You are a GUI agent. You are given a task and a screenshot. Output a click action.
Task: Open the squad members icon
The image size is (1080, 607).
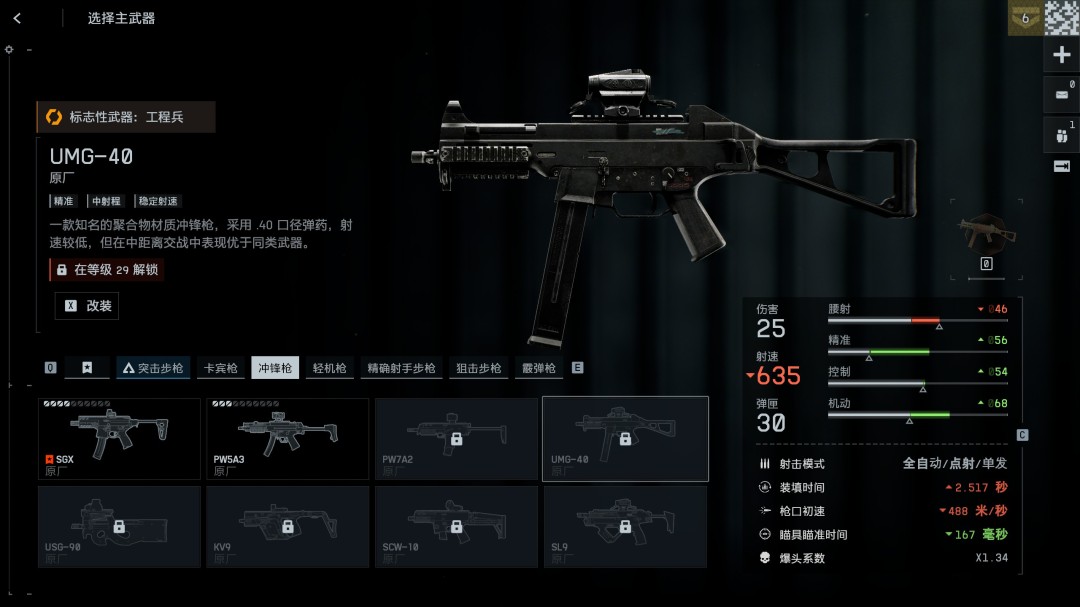[1061, 134]
